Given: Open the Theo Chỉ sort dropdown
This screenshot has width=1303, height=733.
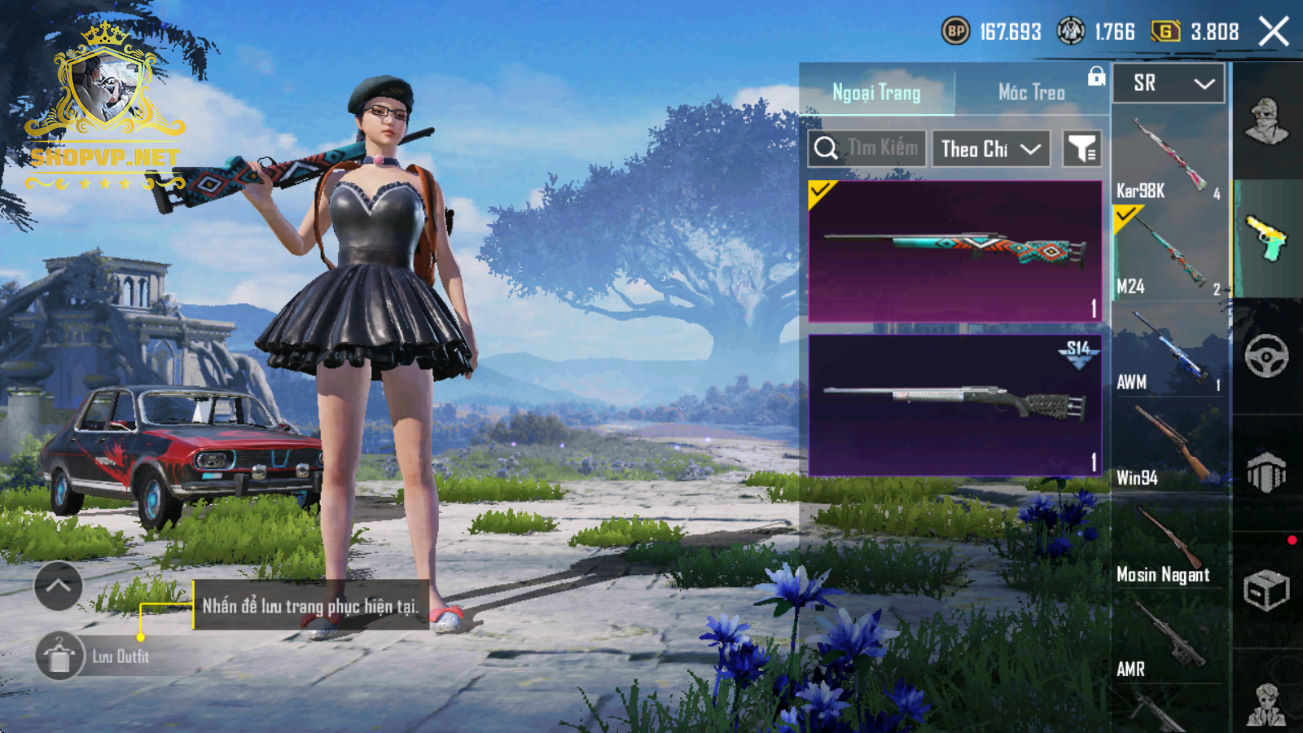Looking at the screenshot, I should (990, 149).
